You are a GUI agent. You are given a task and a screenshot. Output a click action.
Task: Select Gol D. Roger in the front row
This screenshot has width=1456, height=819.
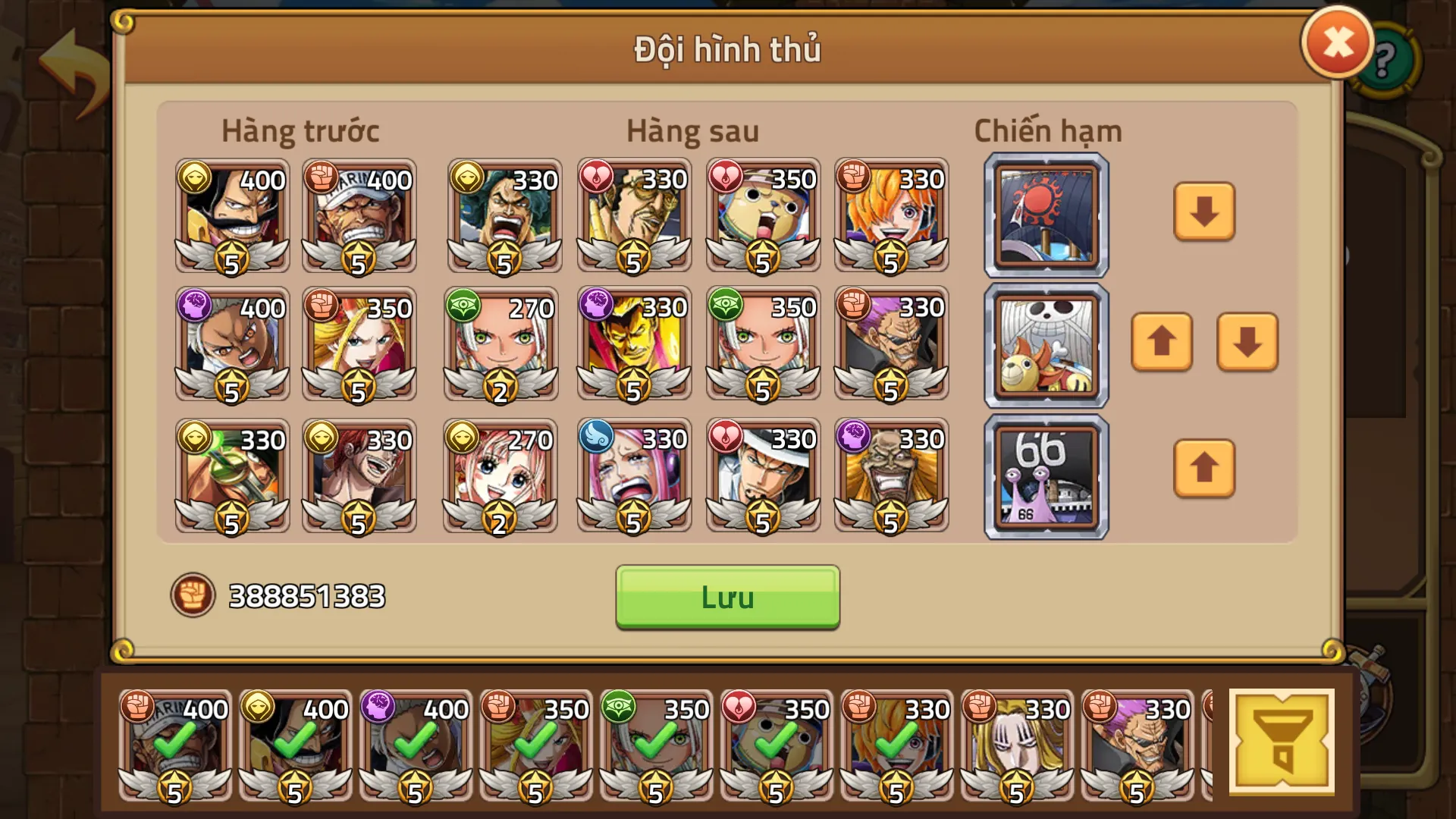tap(231, 215)
